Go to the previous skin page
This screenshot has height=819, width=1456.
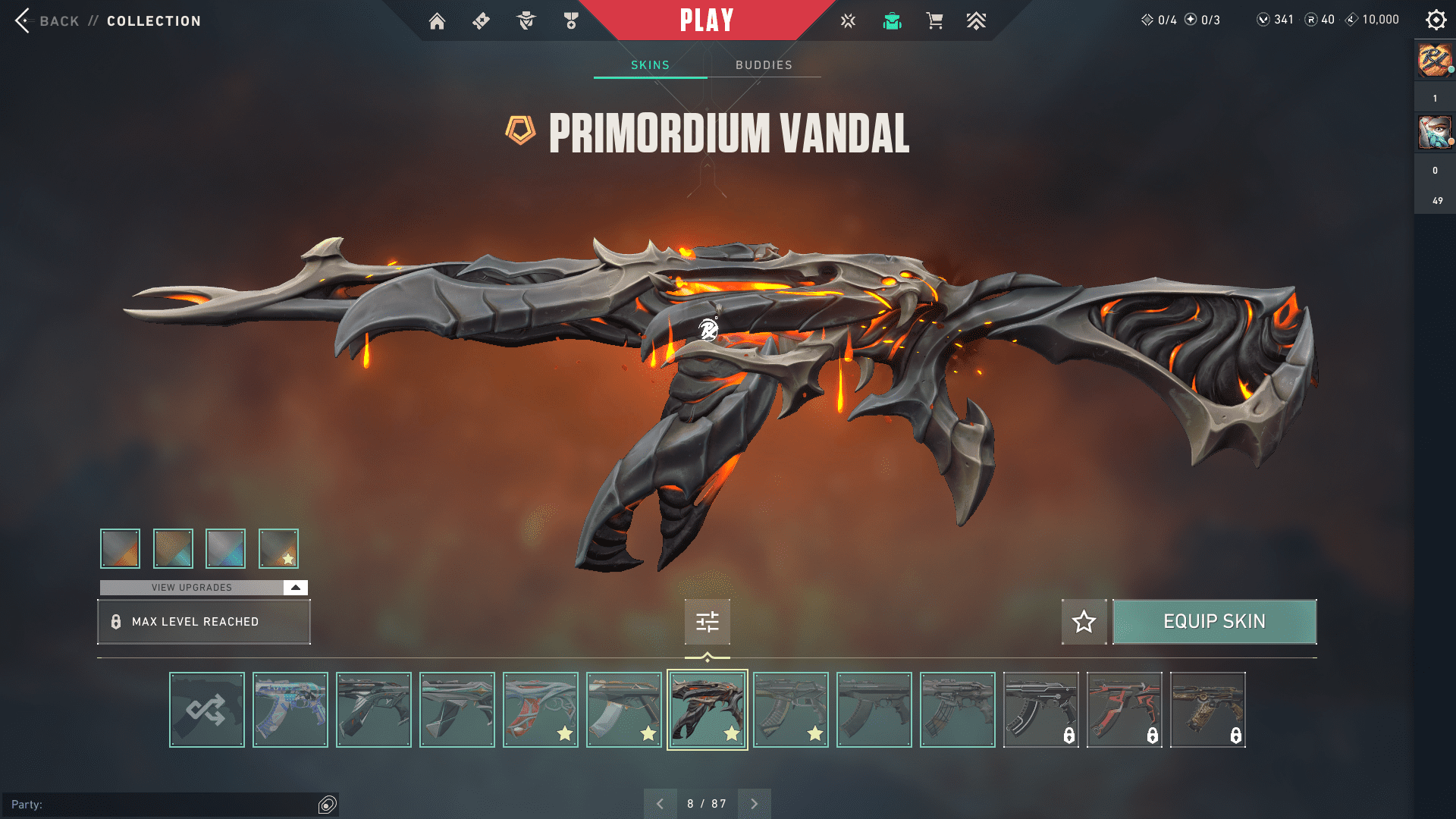[661, 804]
